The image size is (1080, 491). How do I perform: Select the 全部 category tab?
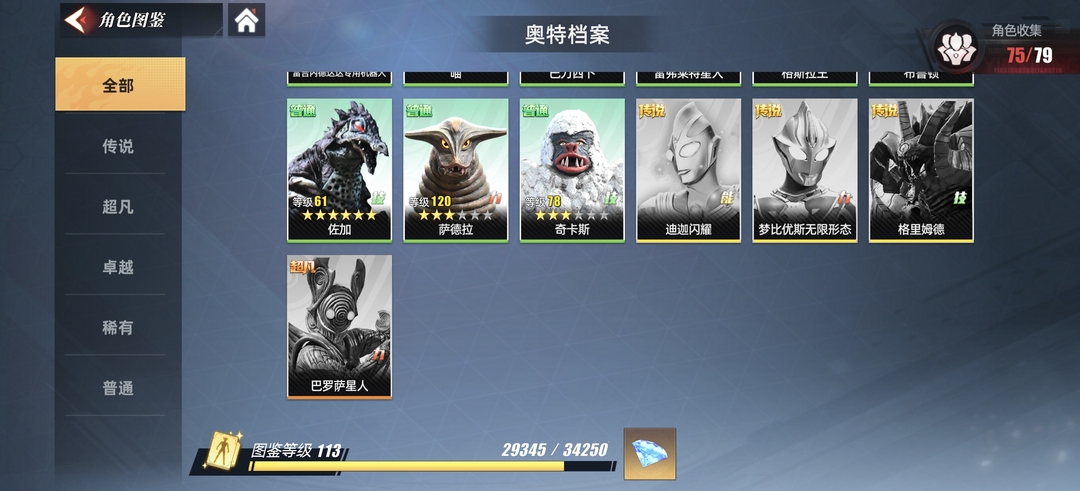(119, 85)
